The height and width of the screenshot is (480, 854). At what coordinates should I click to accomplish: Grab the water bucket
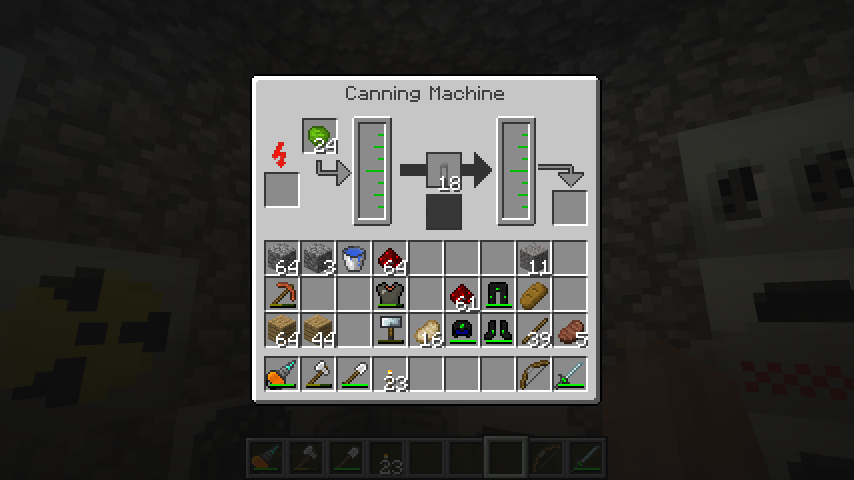point(354,259)
